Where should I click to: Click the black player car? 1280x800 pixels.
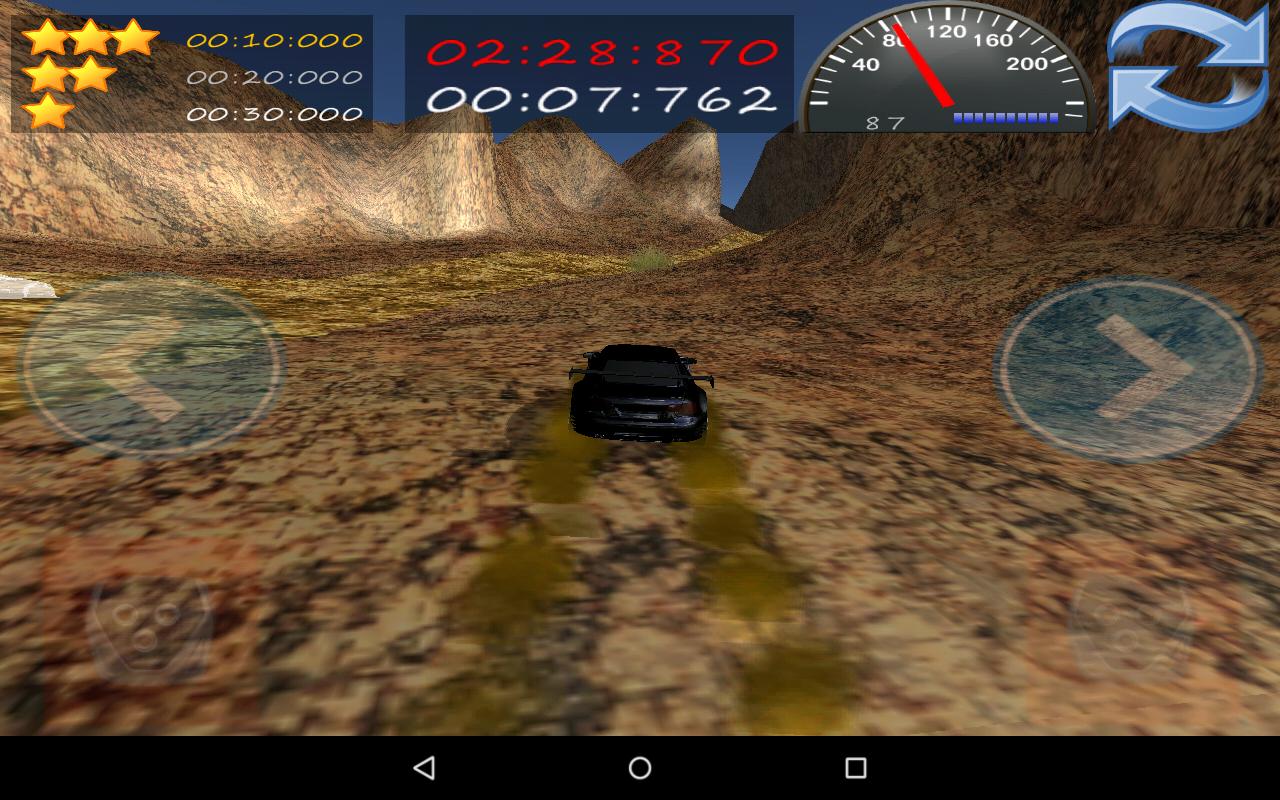coord(640,395)
